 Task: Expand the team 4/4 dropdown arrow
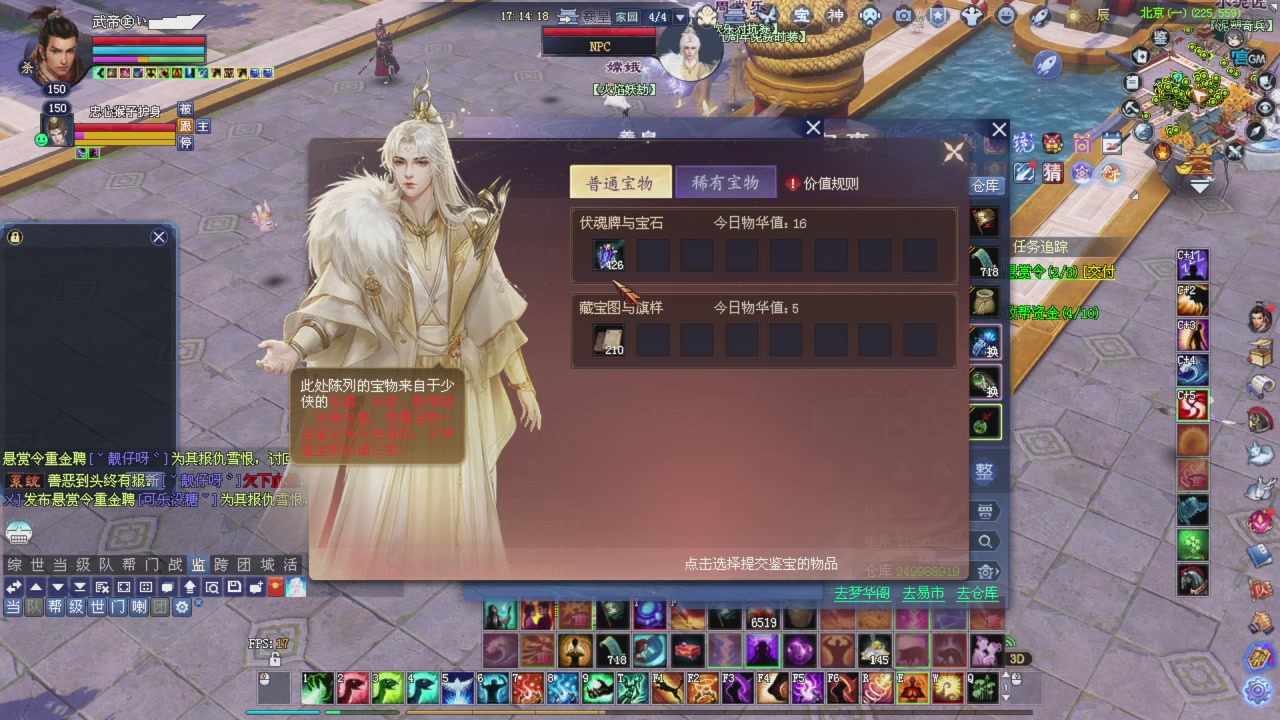point(680,16)
